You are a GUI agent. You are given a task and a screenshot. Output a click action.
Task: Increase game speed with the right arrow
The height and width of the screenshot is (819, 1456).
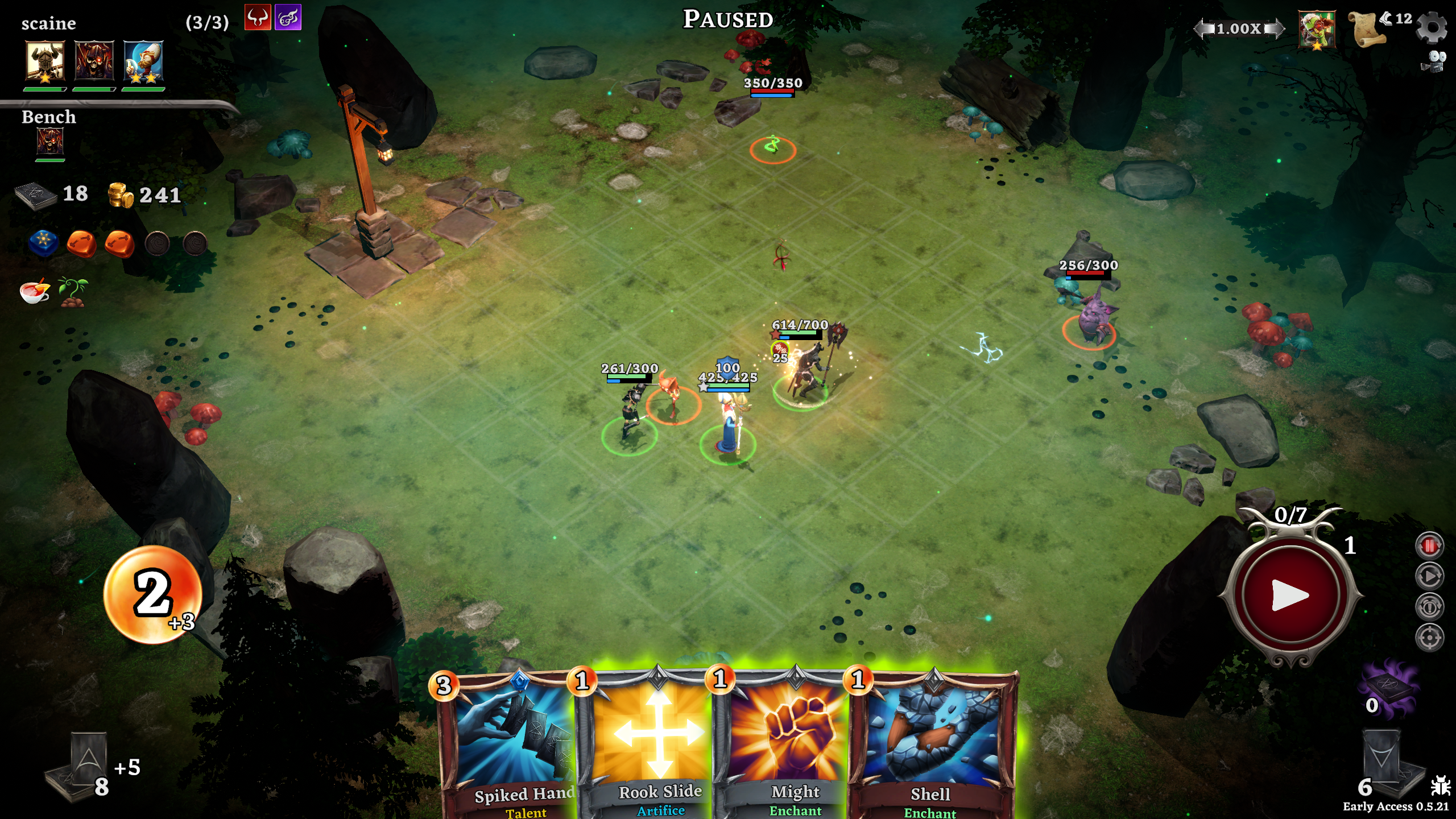1276,28
